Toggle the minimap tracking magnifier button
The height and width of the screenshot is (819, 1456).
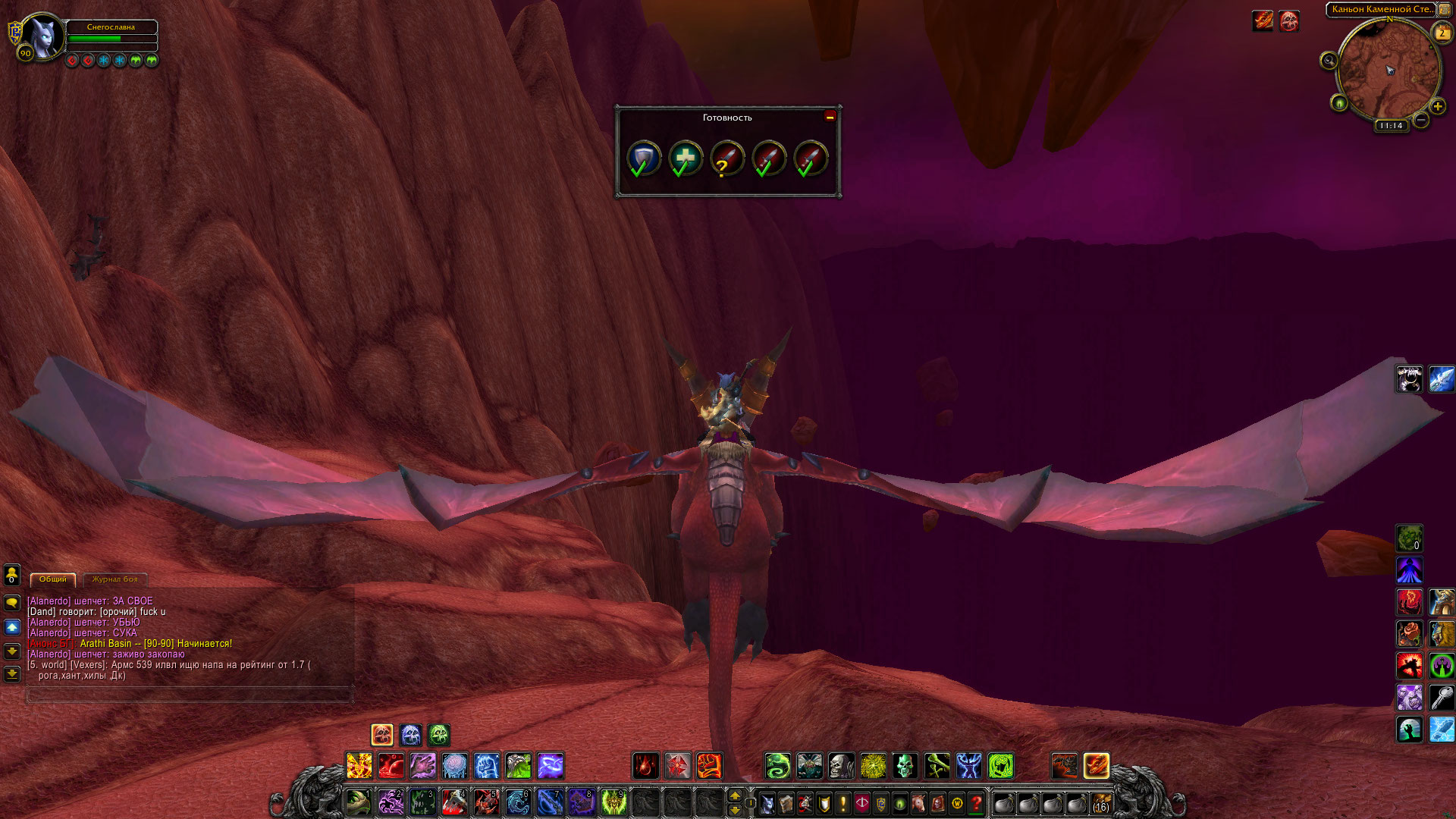(1329, 61)
